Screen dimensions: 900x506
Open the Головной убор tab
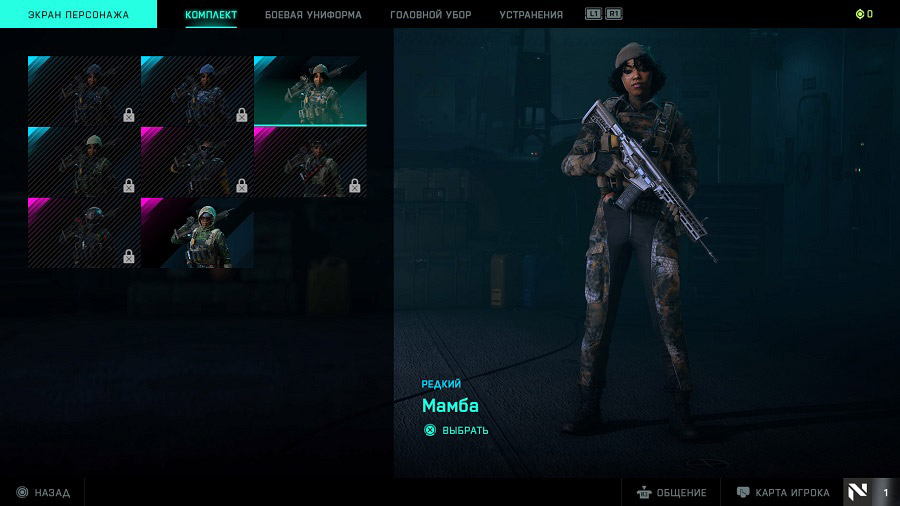tap(431, 15)
